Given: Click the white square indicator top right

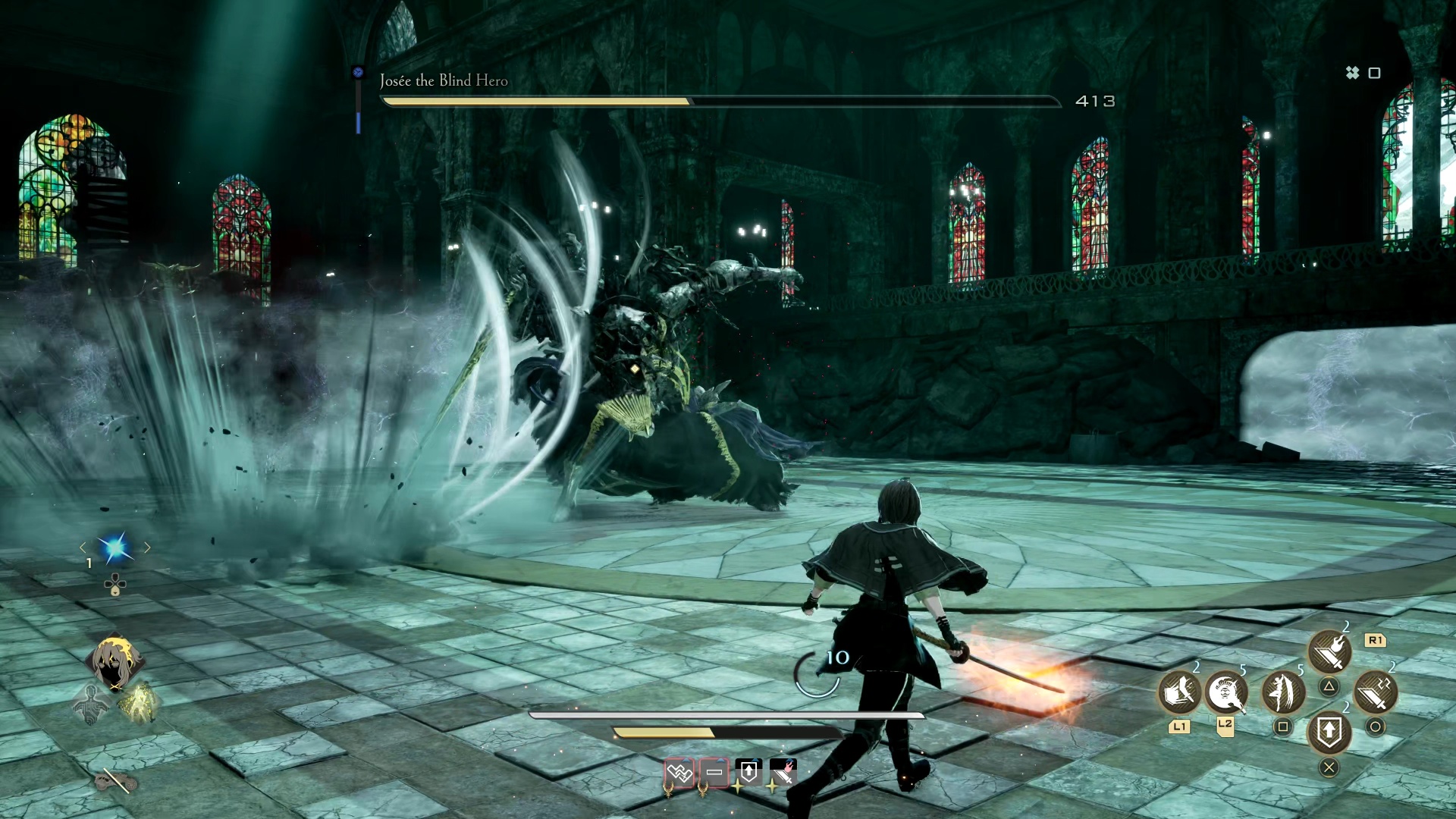Looking at the screenshot, I should click(x=1374, y=74).
